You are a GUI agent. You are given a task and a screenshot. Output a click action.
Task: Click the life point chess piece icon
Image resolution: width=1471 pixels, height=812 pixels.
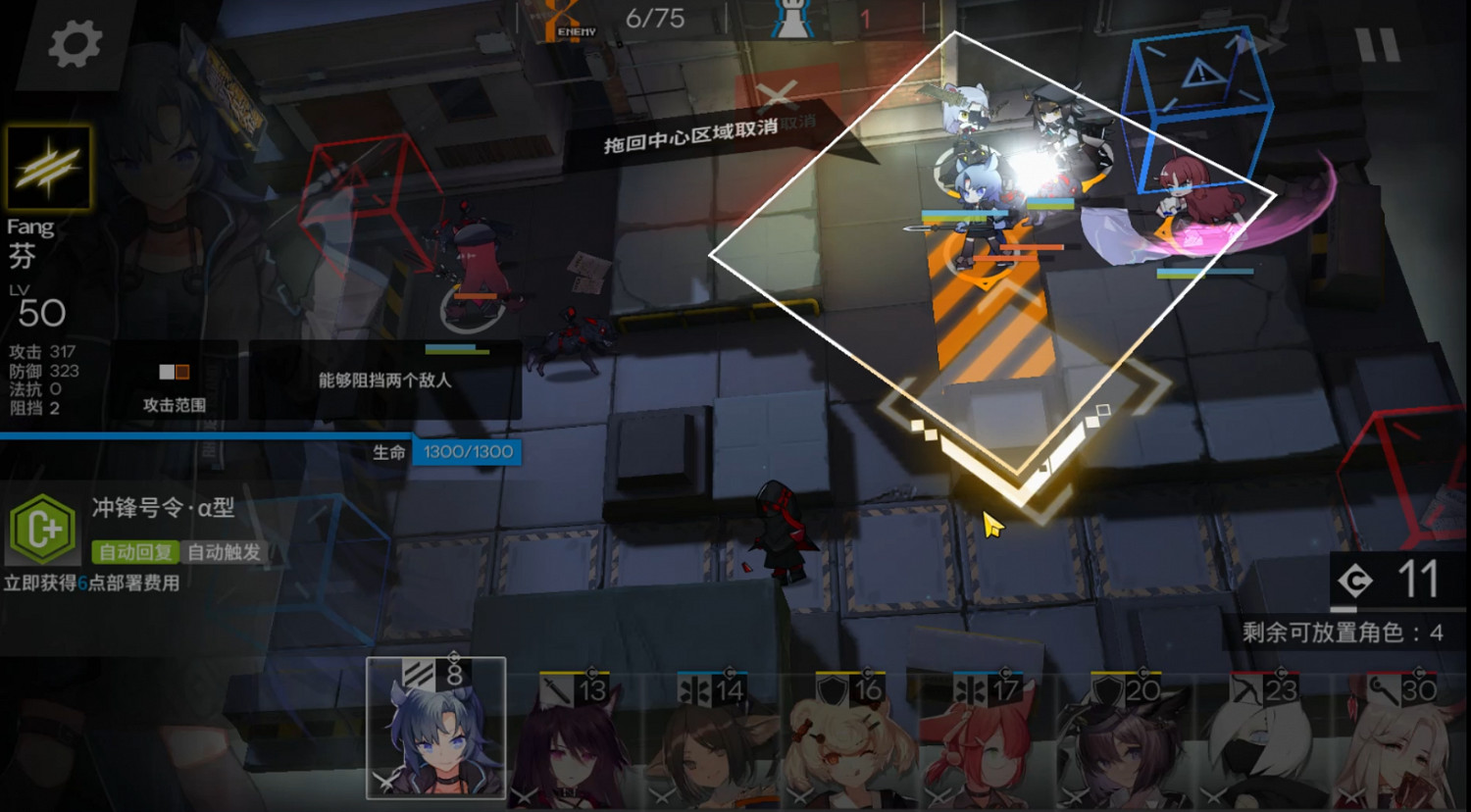[x=790, y=19]
